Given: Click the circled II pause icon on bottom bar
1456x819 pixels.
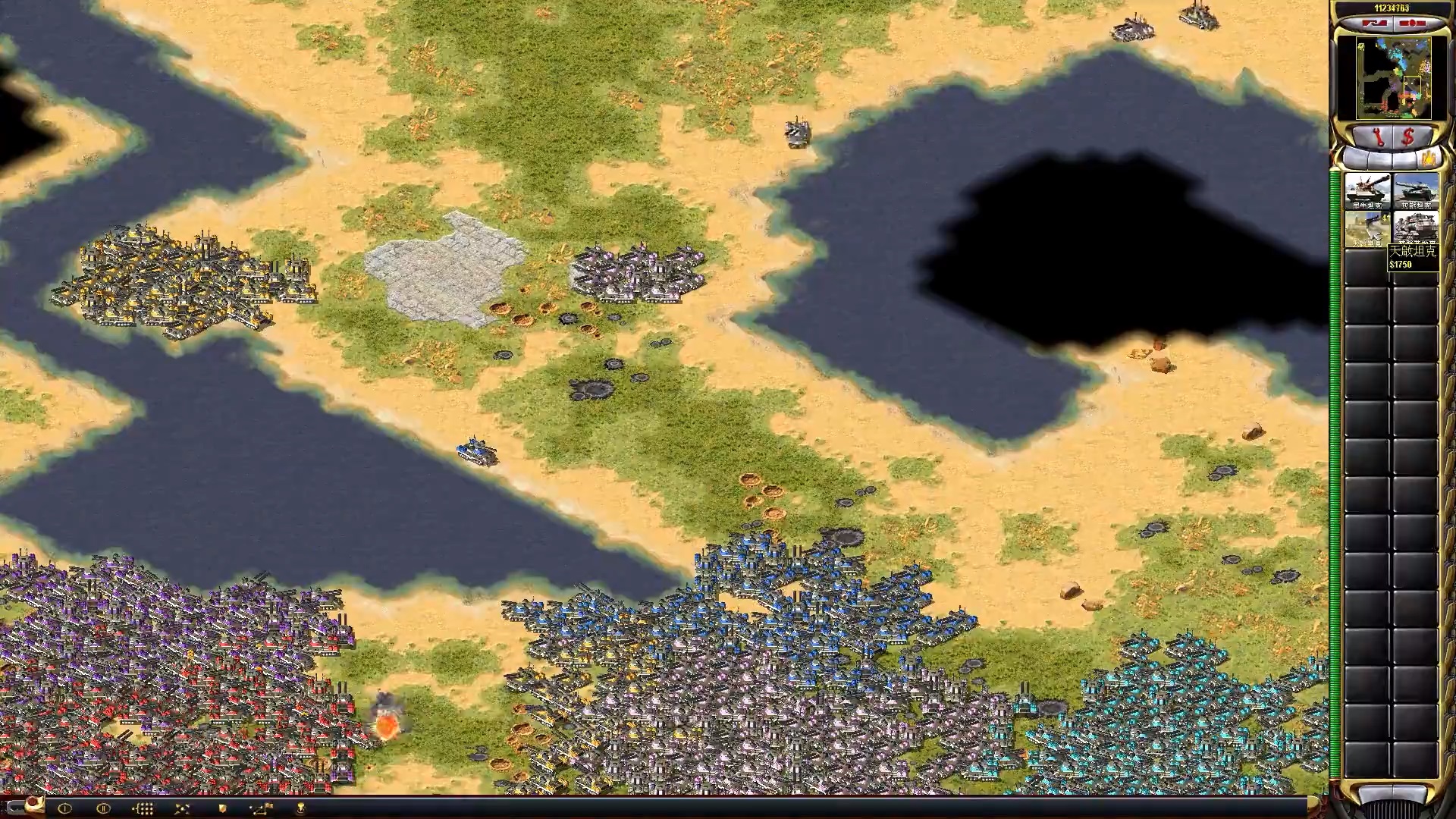Looking at the screenshot, I should (104, 808).
